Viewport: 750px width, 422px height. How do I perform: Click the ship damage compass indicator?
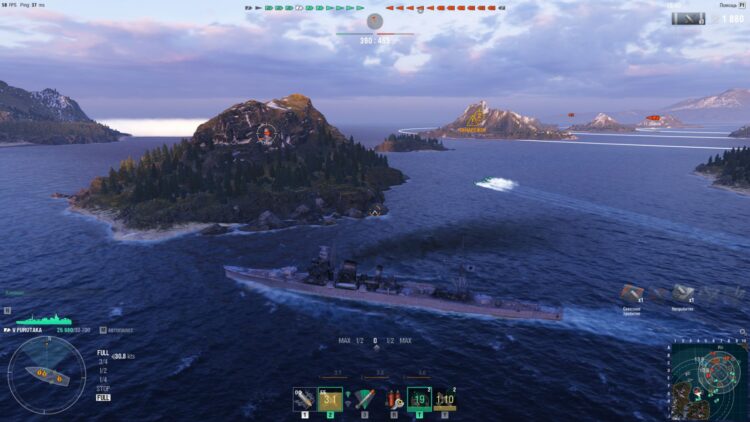[x=46, y=374]
